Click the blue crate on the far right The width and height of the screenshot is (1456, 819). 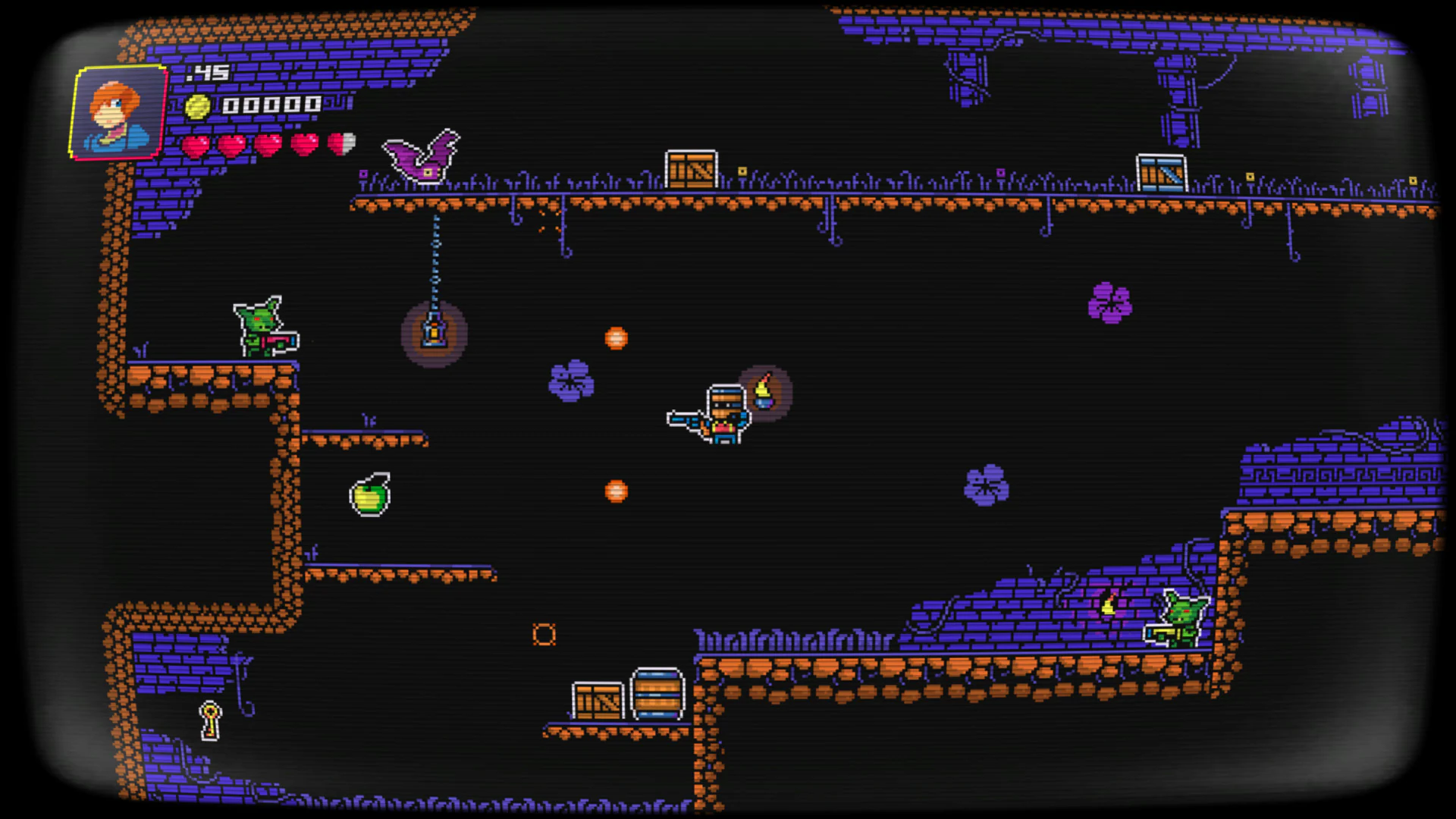coord(1161,172)
